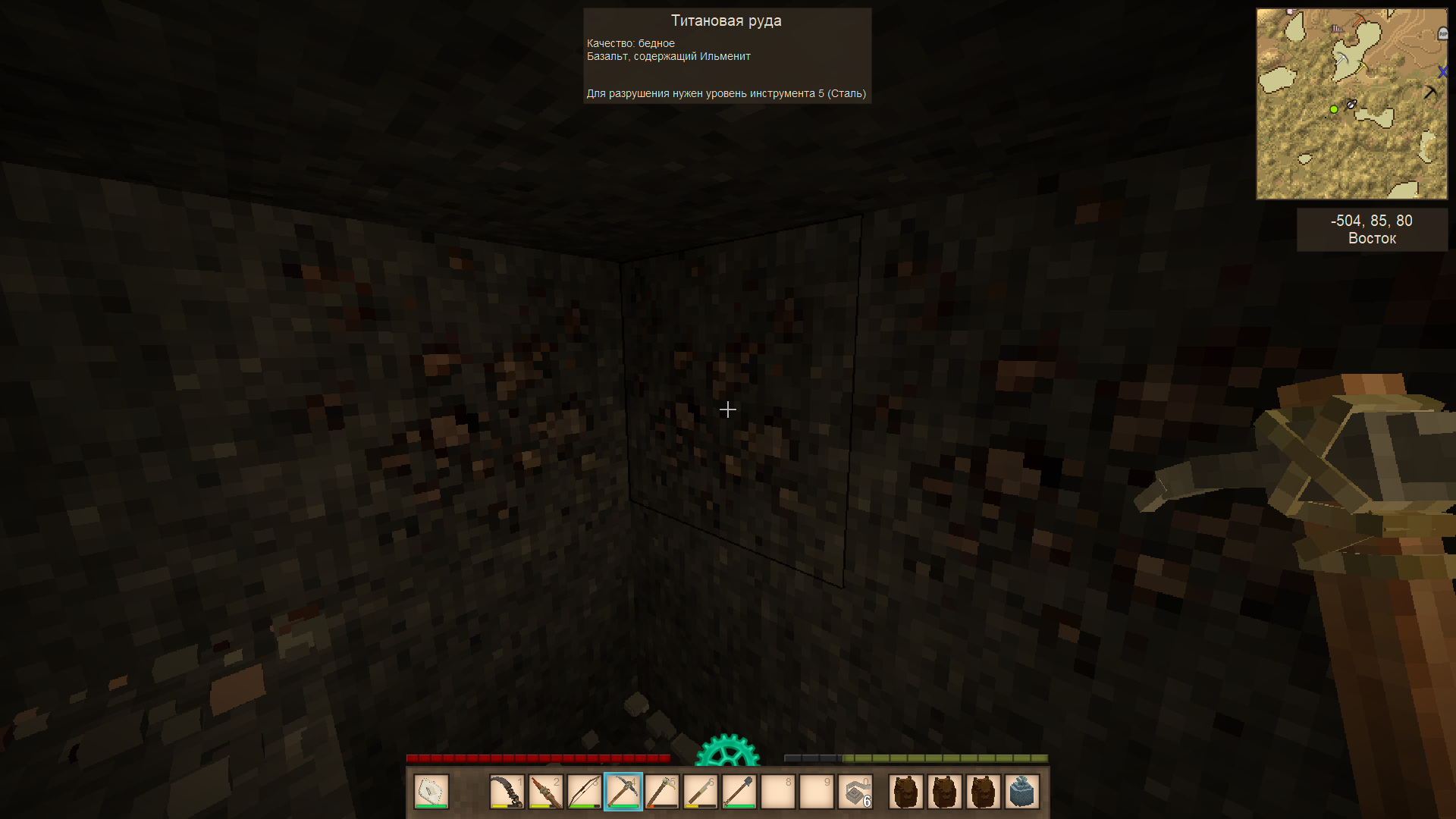Switch to the shovel hotbar slot

(x=739, y=792)
